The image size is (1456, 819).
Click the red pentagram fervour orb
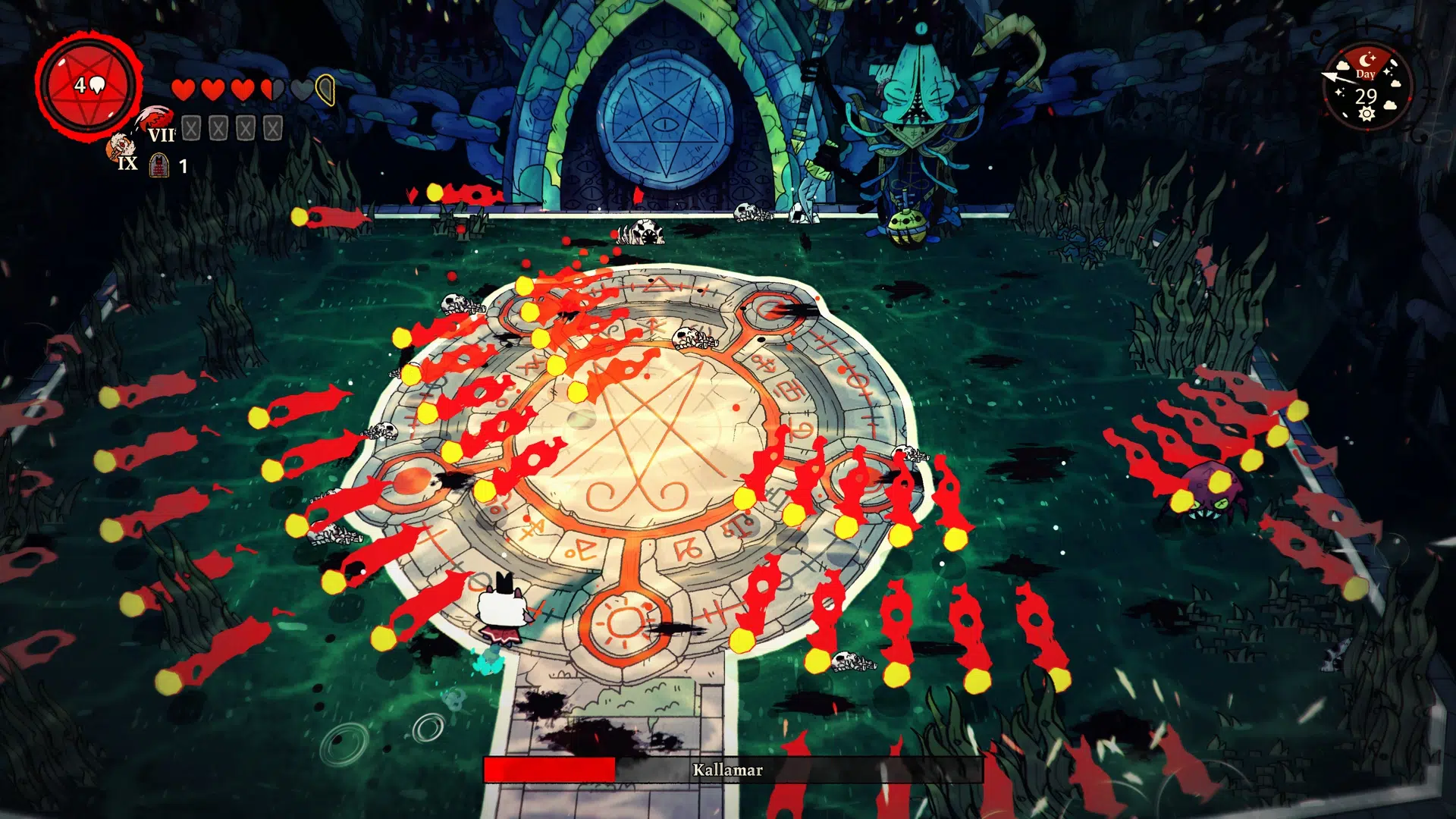tap(89, 86)
